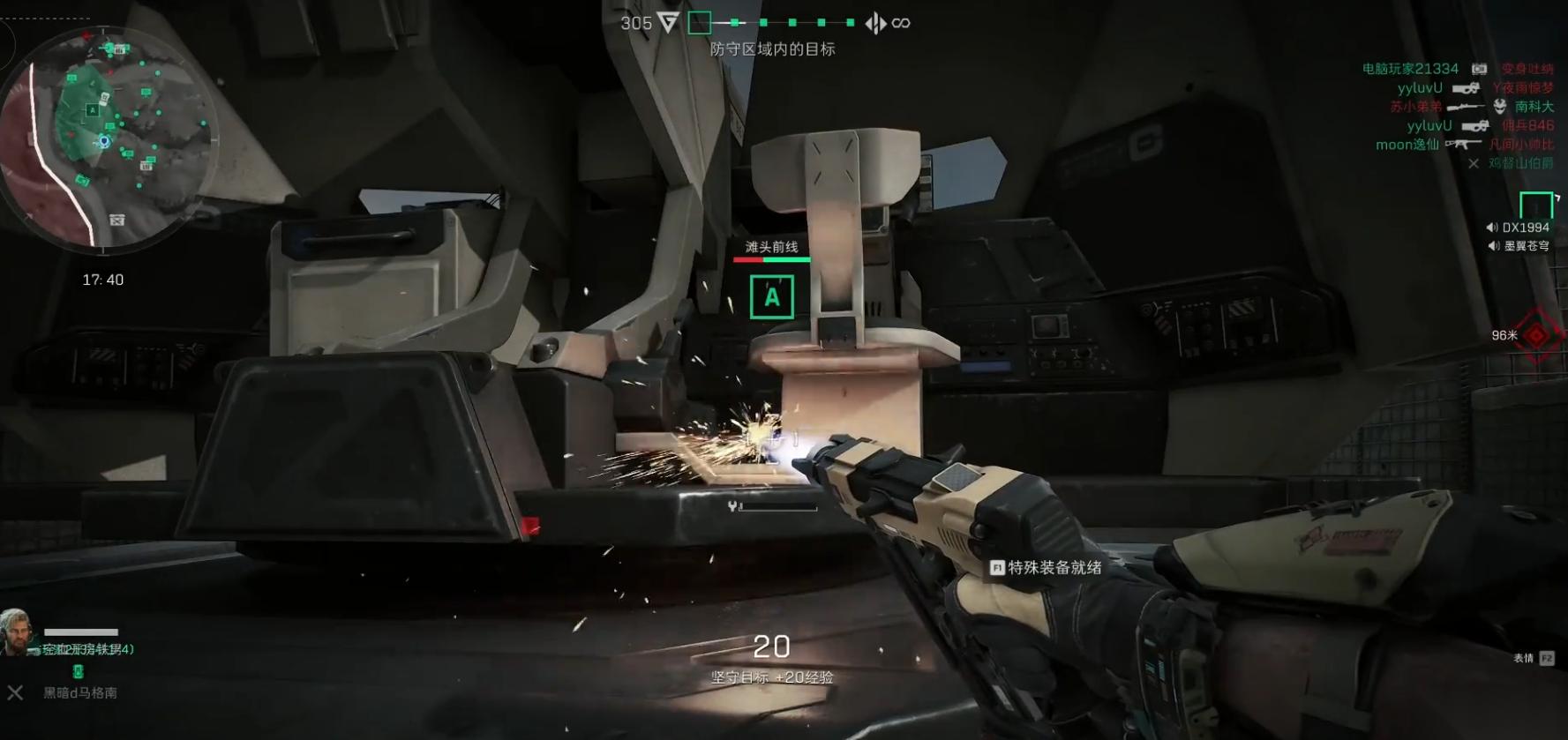
Task: Click the defender faction emblem beside 305
Action: coord(669,23)
